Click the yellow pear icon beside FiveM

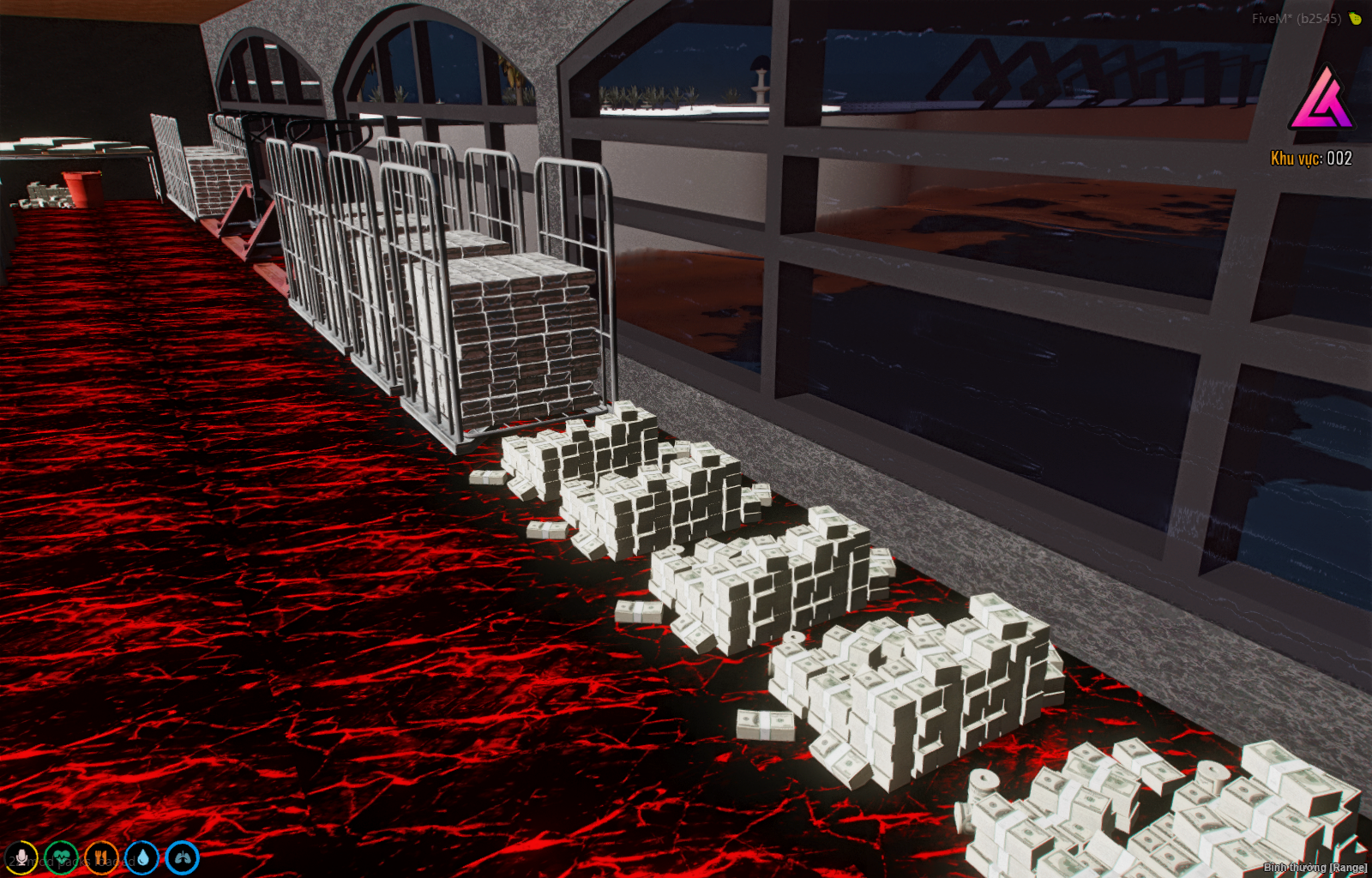tap(1356, 18)
